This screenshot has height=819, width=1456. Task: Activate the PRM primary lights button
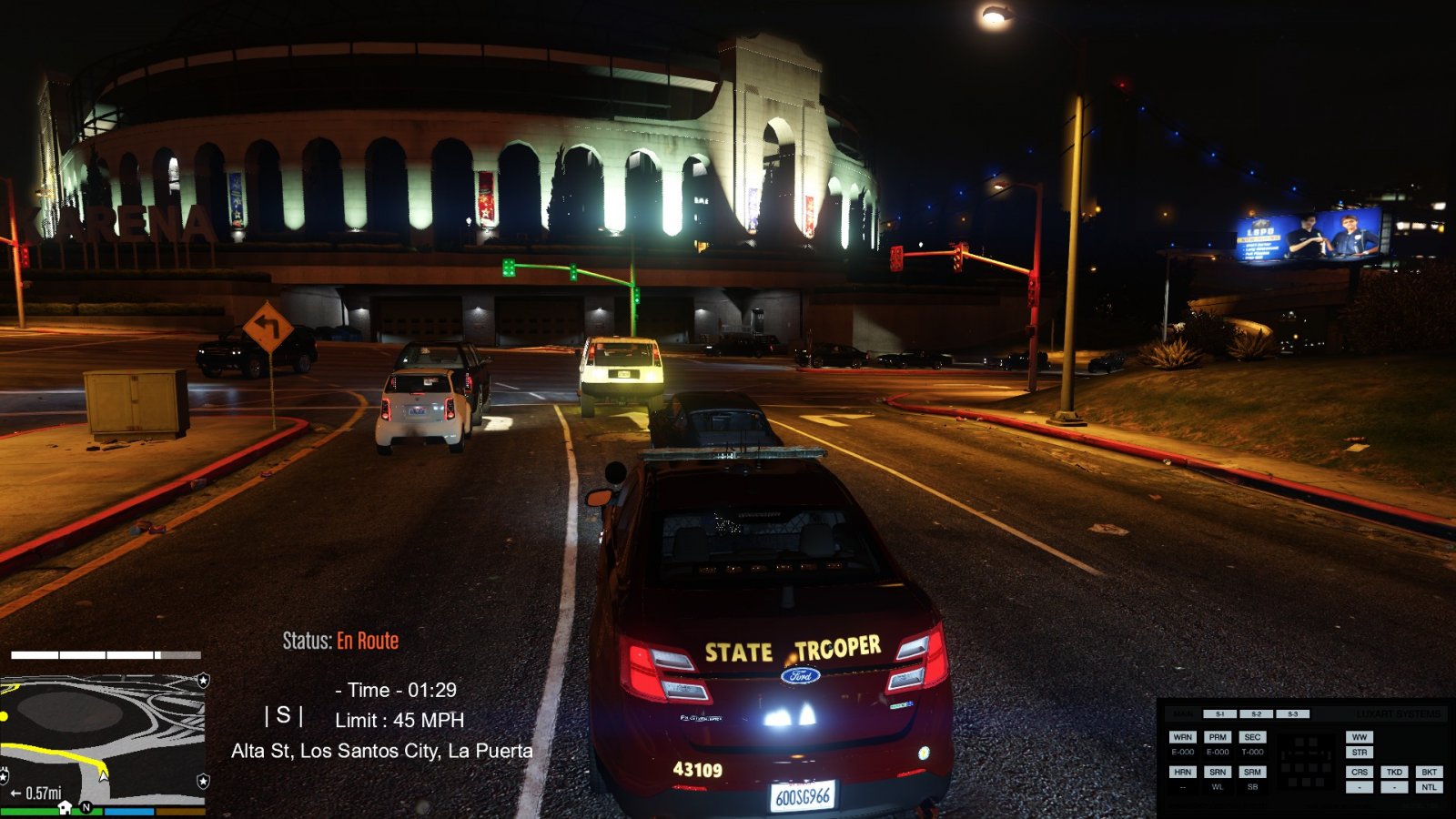pyautogui.click(x=1218, y=737)
